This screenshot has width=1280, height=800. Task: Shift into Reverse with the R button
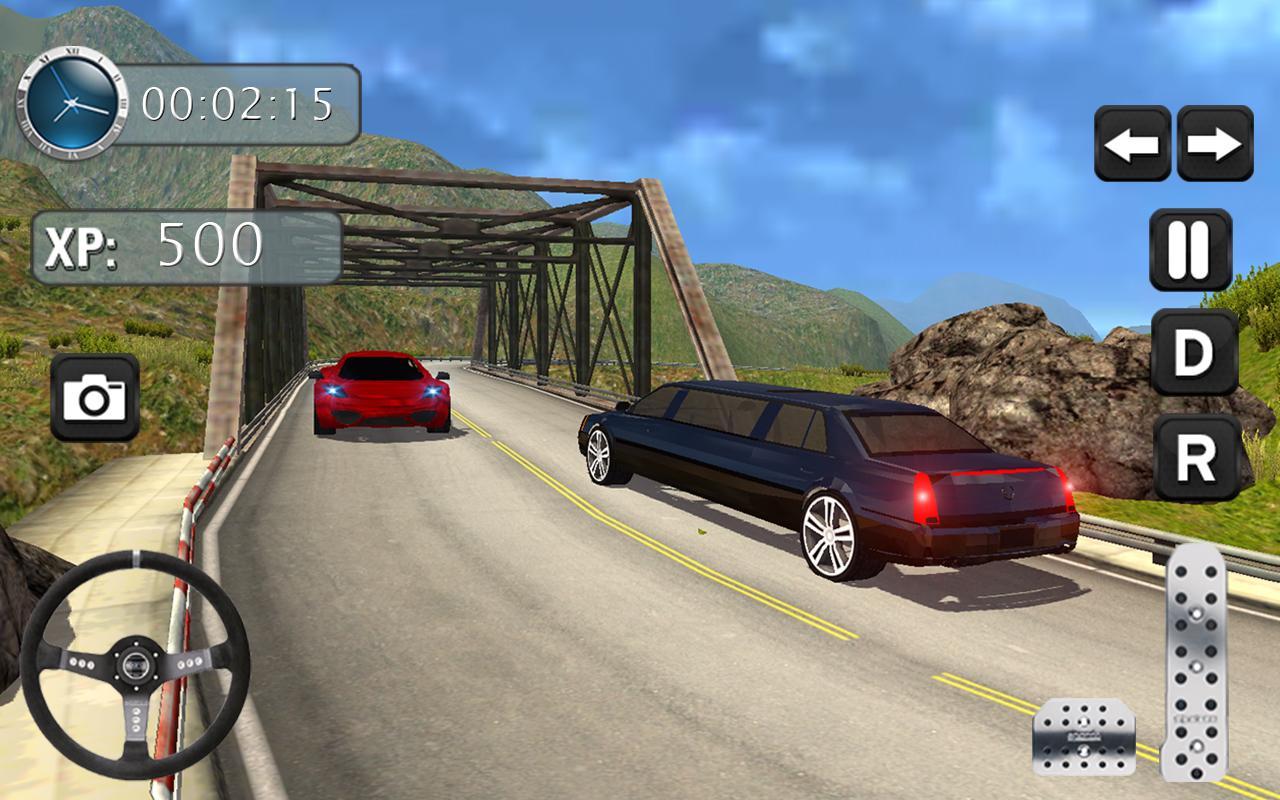click(1196, 458)
